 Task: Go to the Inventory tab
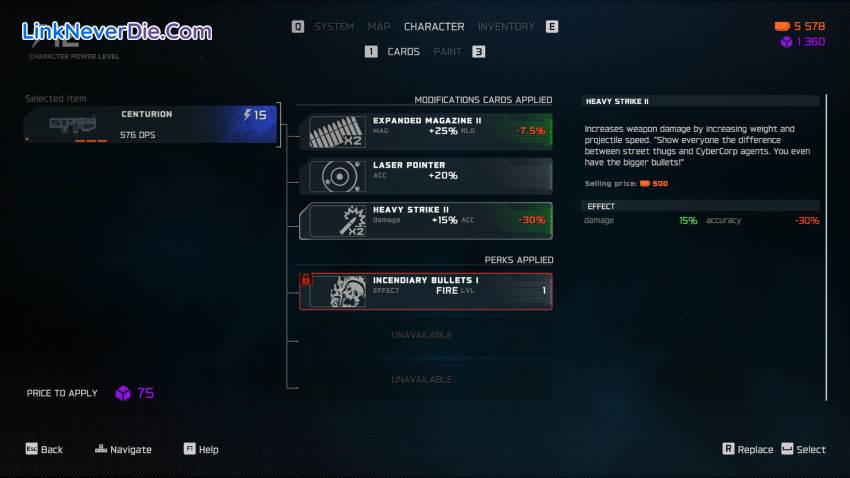[x=506, y=27]
